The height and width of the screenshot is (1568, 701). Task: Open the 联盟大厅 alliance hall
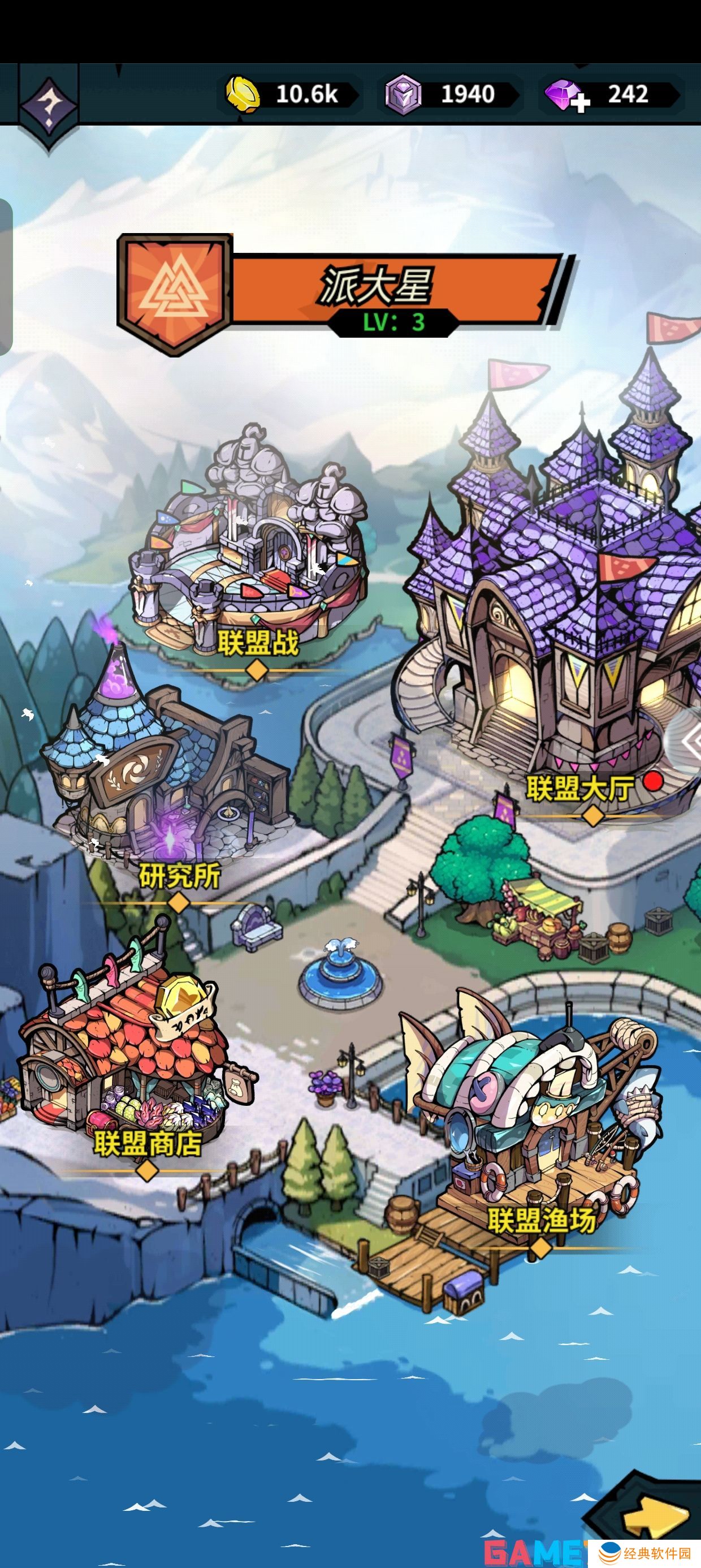[566, 639]
